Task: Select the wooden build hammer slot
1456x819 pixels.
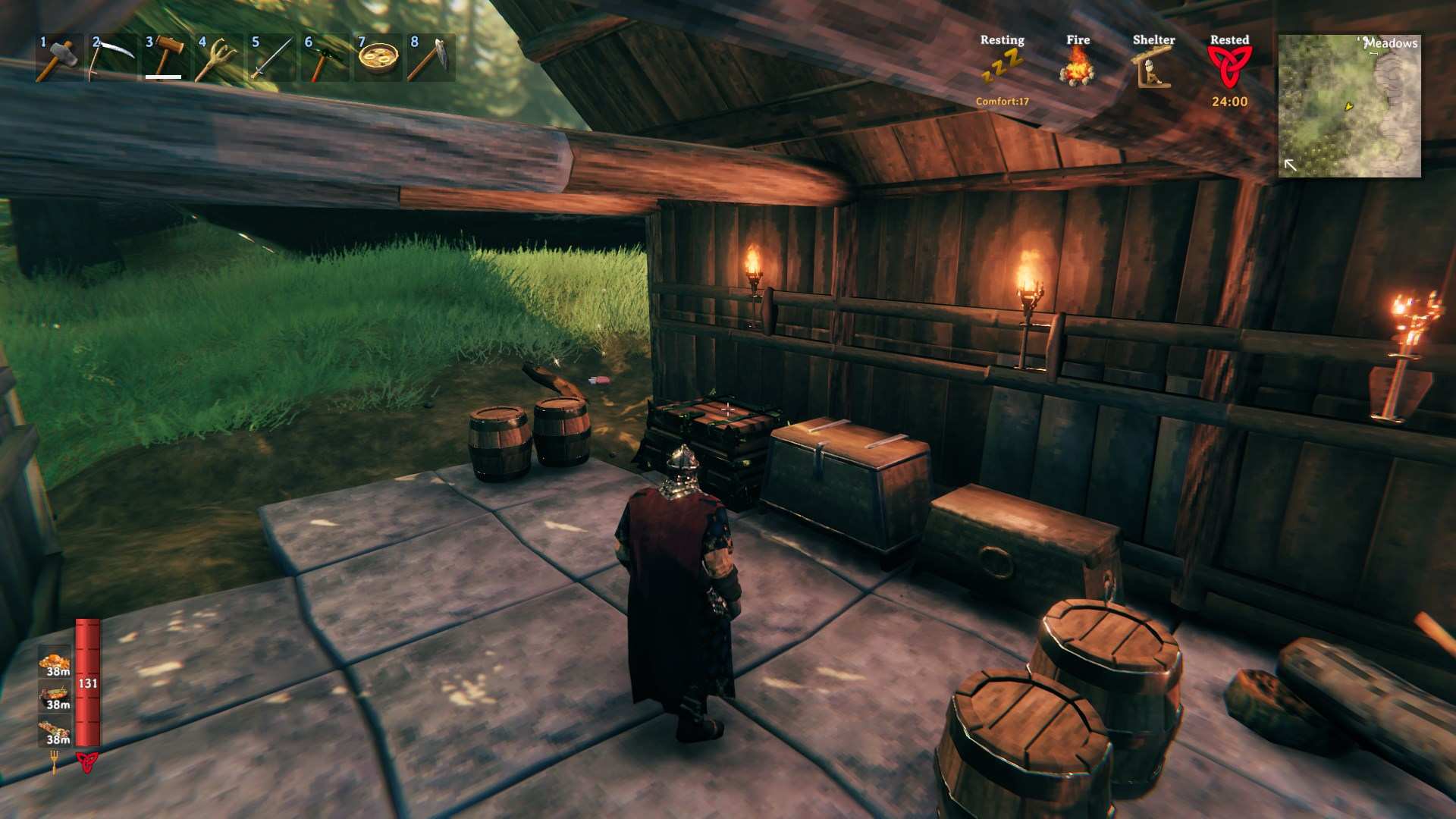Action: (x=165, y=58)
